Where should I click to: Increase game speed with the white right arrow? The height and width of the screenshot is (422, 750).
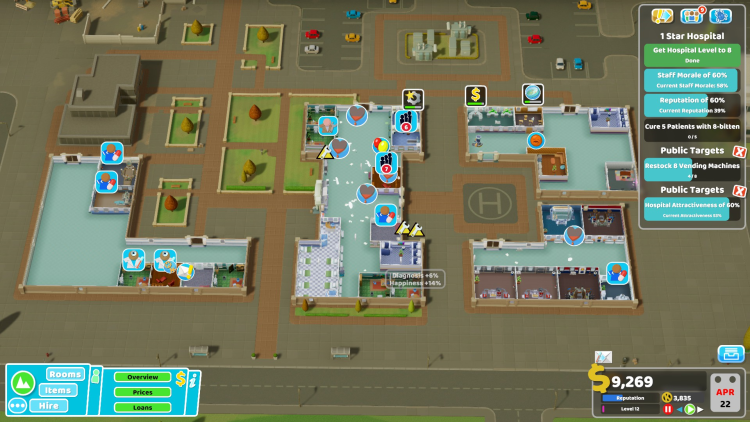tap(699, 409)
